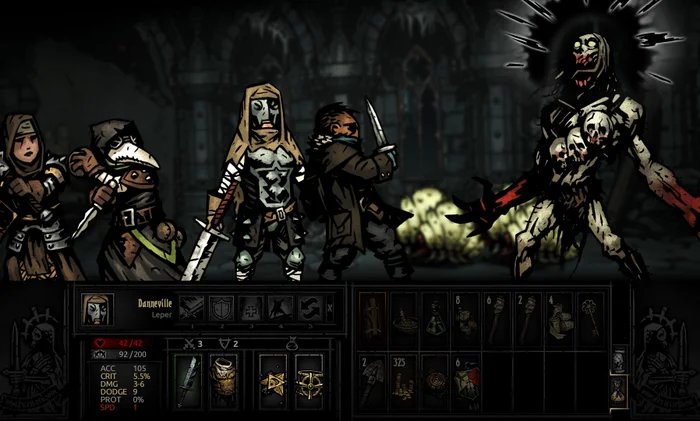700x421 pixels.
Task: Switch to the map panel tab
Action: (x=617, y=360)
